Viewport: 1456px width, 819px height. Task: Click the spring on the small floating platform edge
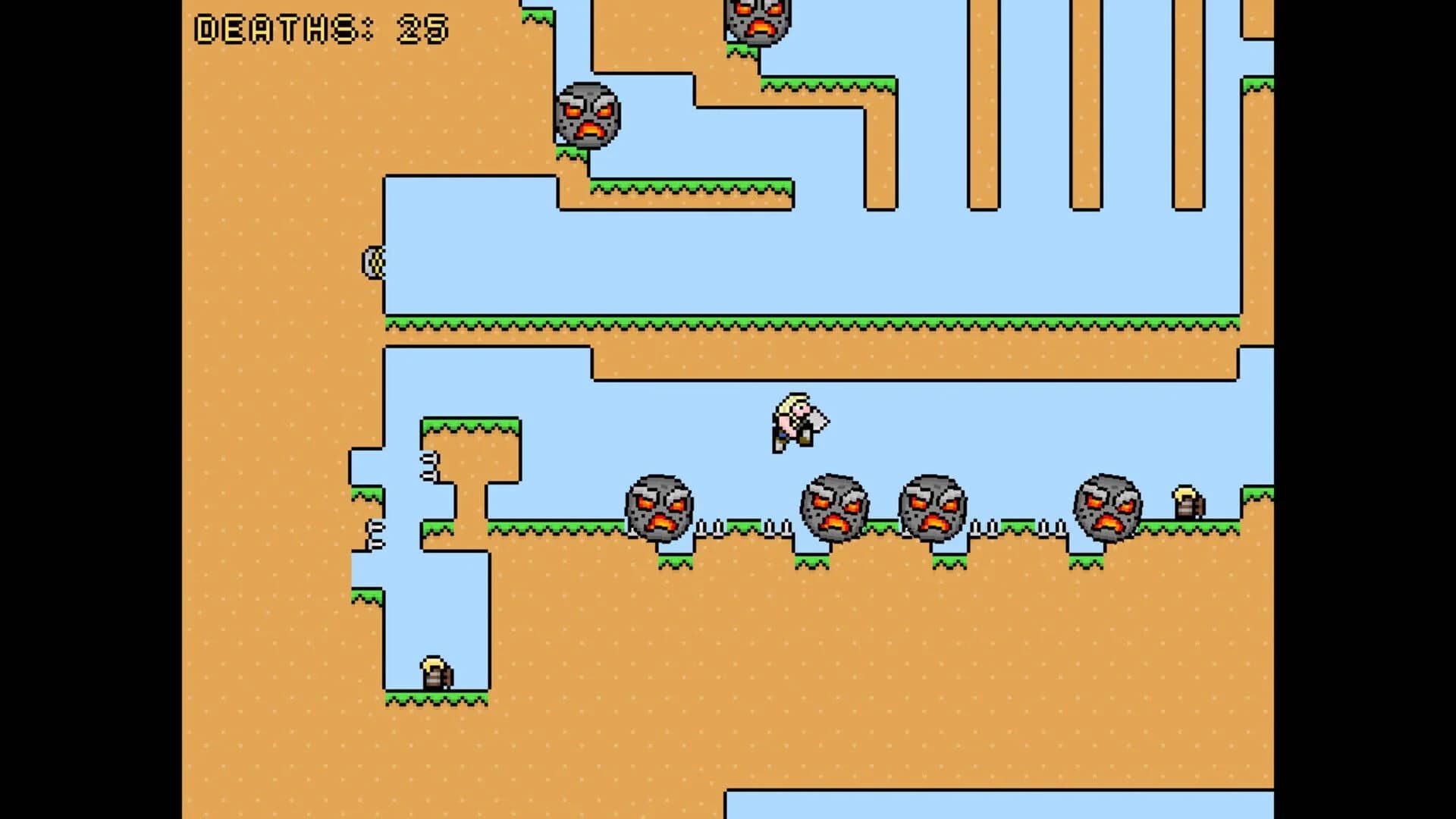428,464
